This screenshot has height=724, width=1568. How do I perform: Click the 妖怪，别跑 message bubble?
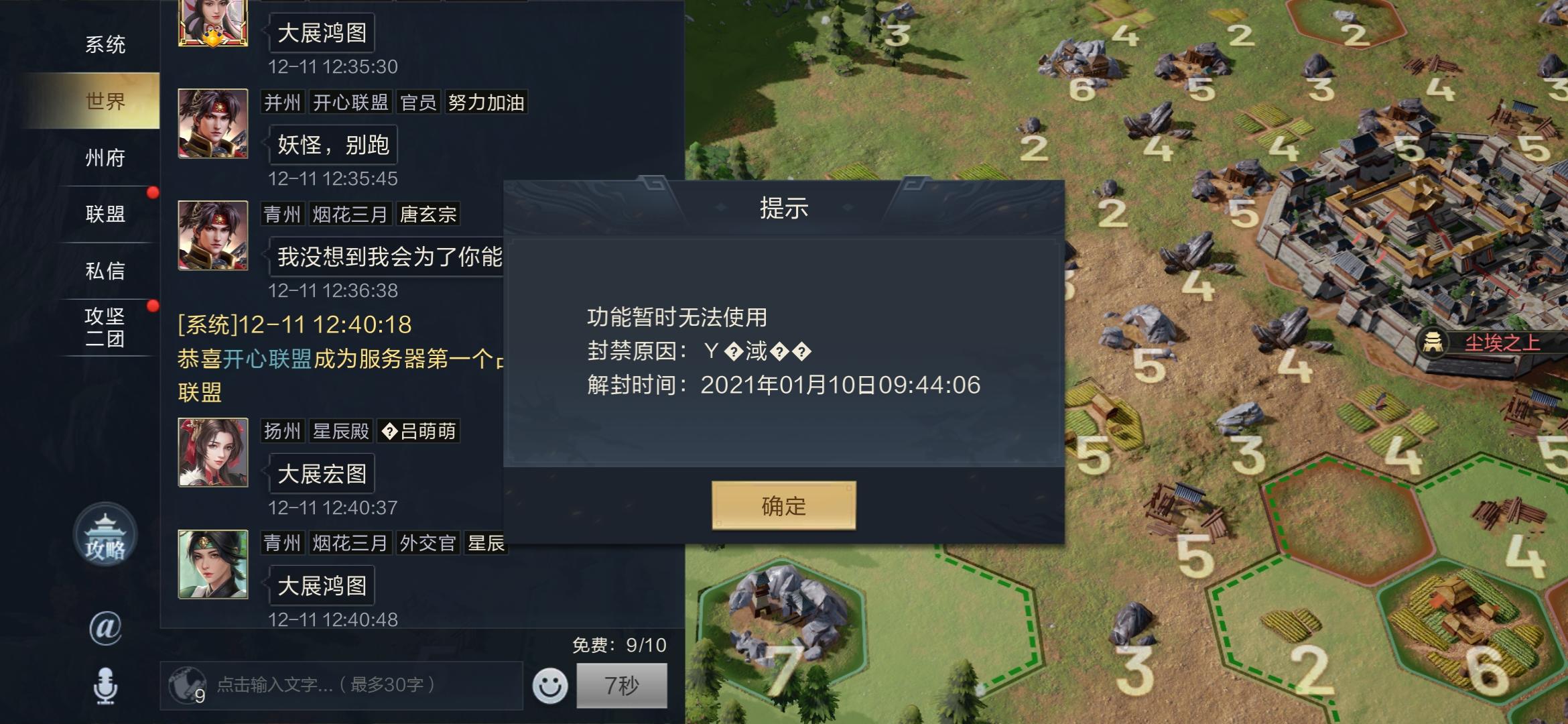[333, 143]
